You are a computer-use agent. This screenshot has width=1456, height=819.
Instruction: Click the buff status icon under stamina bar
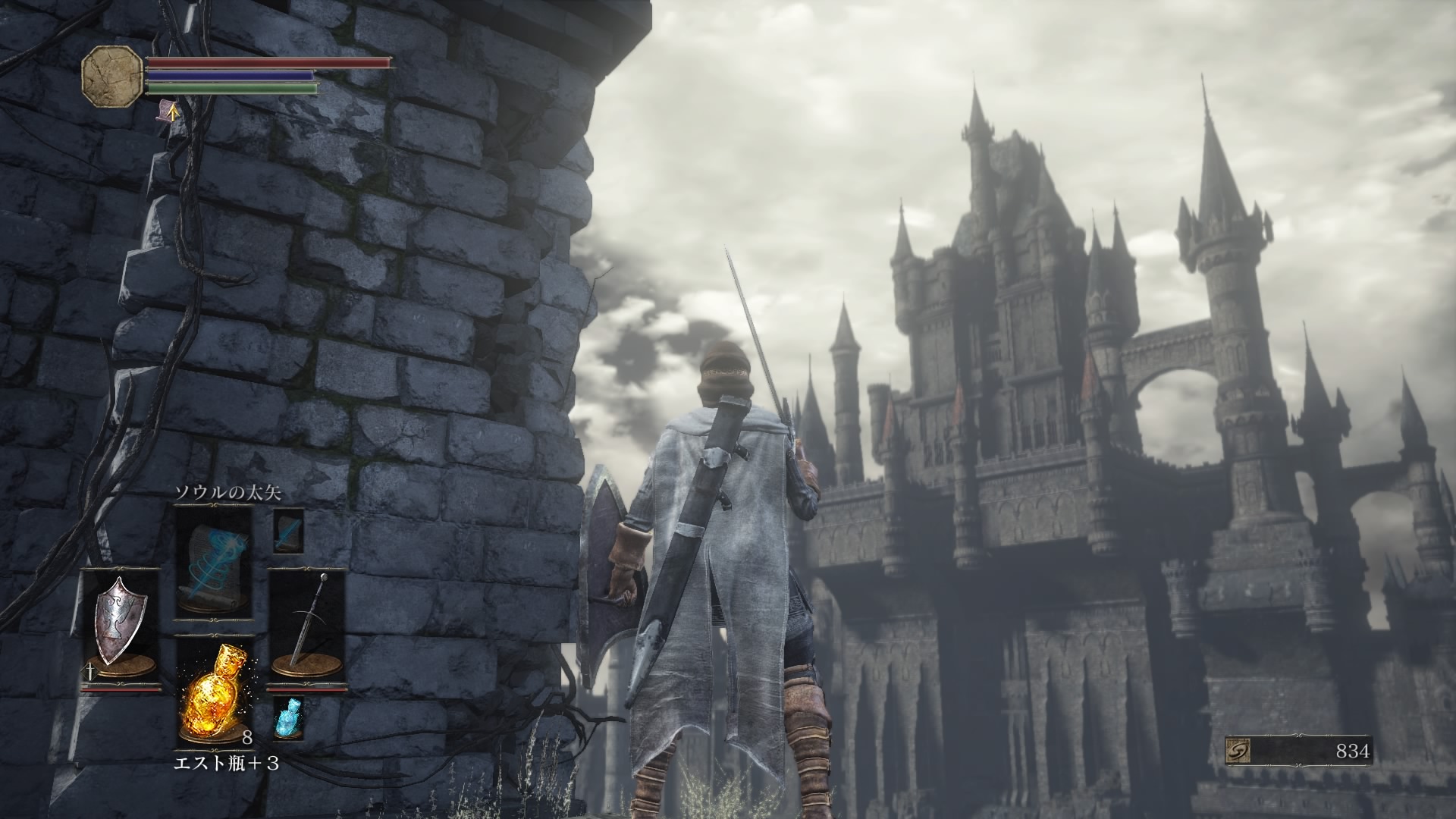(168, 112)
